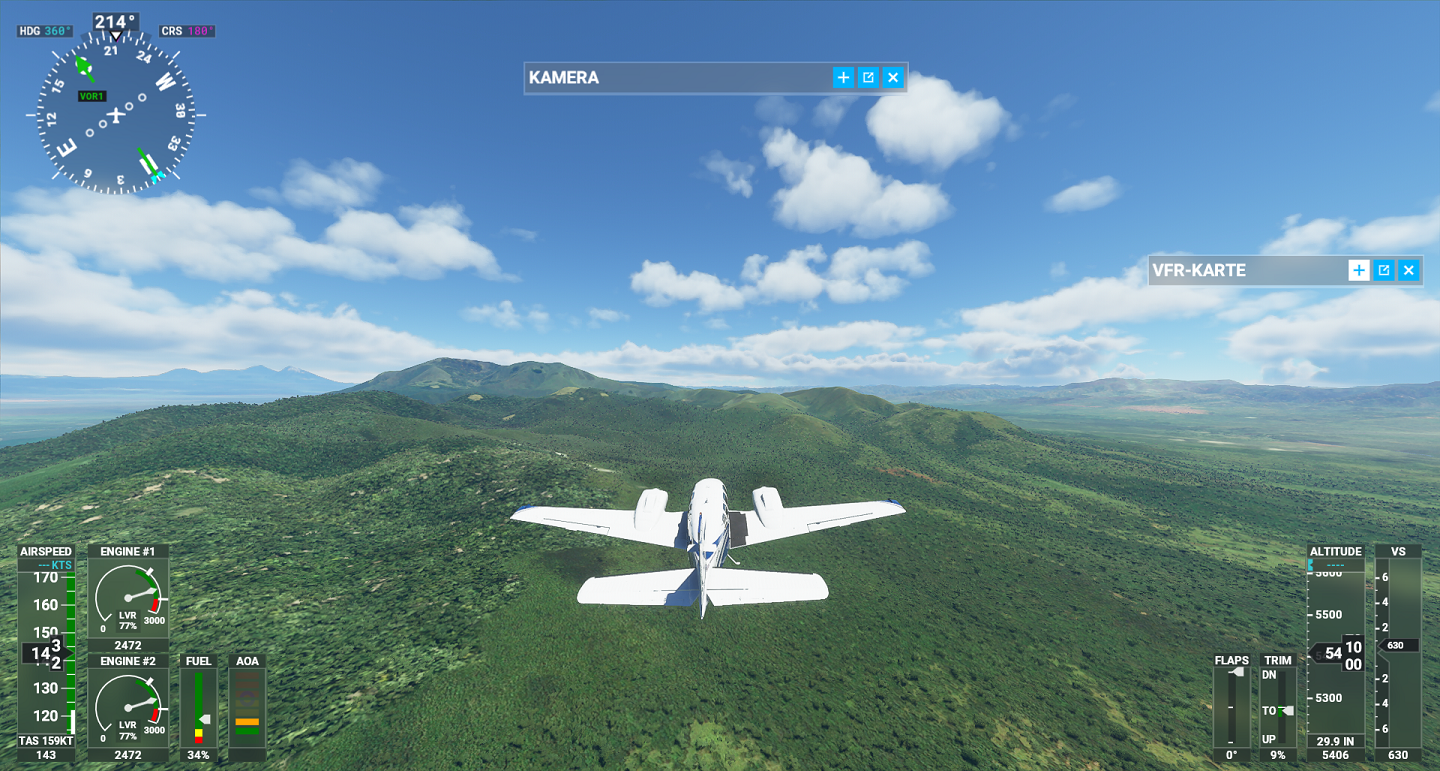Pop out the KAMERA panel window
Screen dimensions: 1440x771
click(868, 78)
